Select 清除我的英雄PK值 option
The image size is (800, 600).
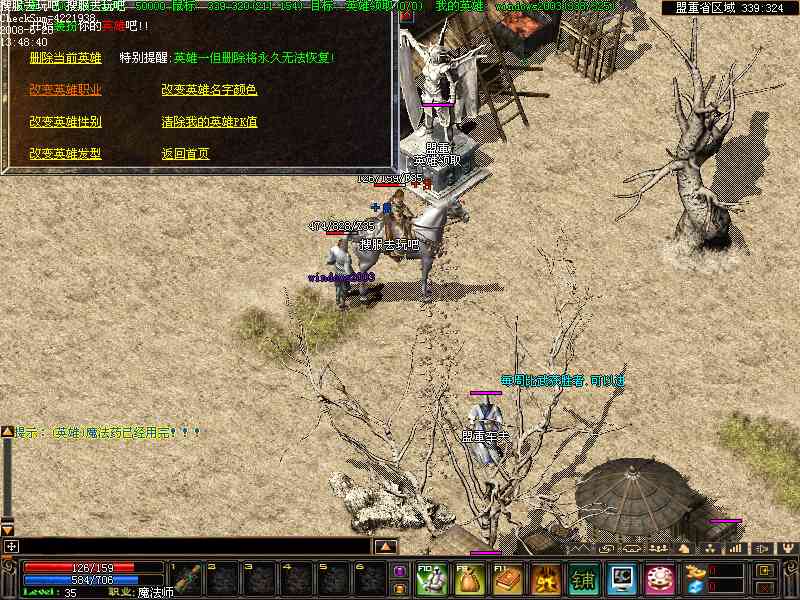[209, 122]
